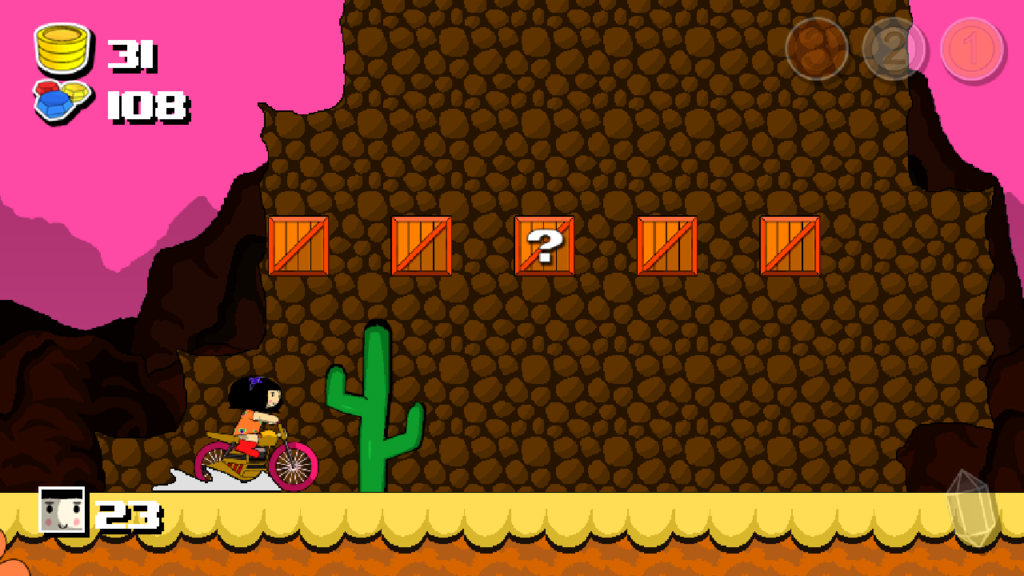Tap the coin token numbered 1
This screenshot has width=1024, height=576.
[x=972, y=49]
